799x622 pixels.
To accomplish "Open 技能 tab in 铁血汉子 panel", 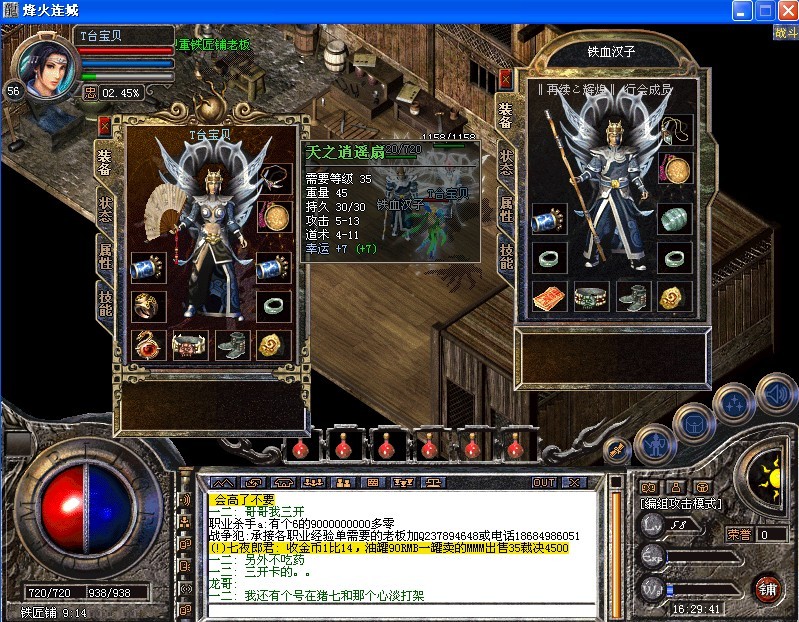I will point(507,257).
